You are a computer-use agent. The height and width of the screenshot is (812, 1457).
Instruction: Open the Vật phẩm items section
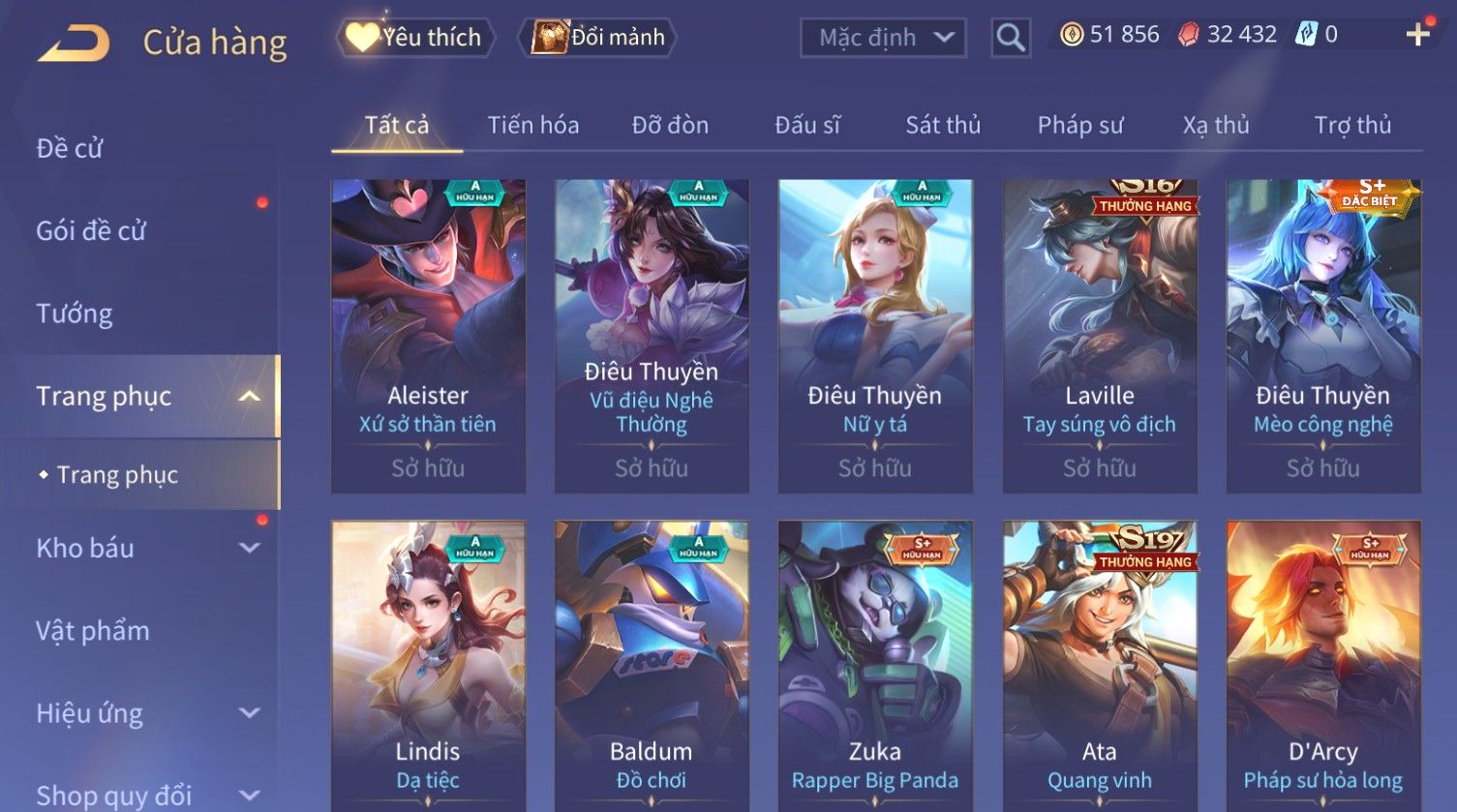coord(93,631)
